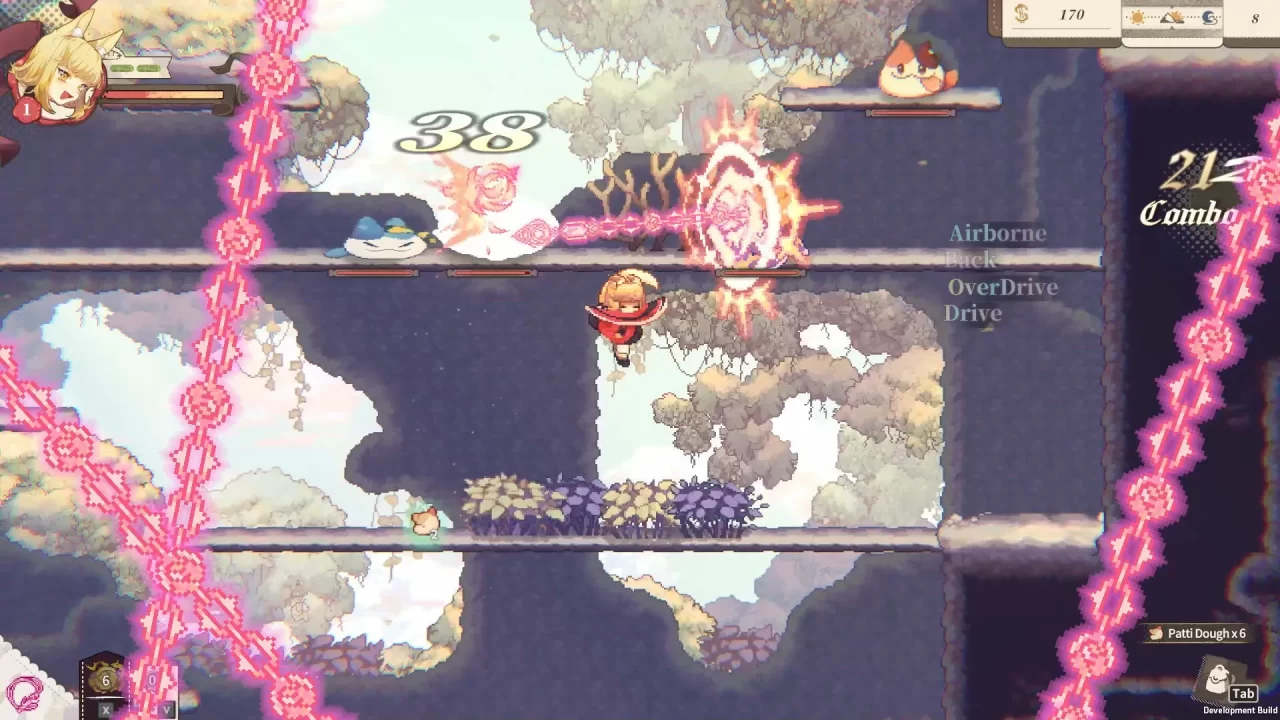This screenshot has height=720, width=1280.
Task: Collapse the day-cycle panel via its top arrow
Action: (x=1169, y=6)
